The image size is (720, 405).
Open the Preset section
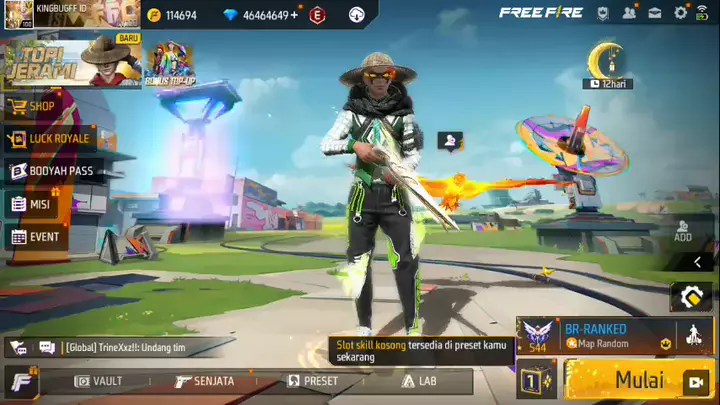[x=312, y=381]
